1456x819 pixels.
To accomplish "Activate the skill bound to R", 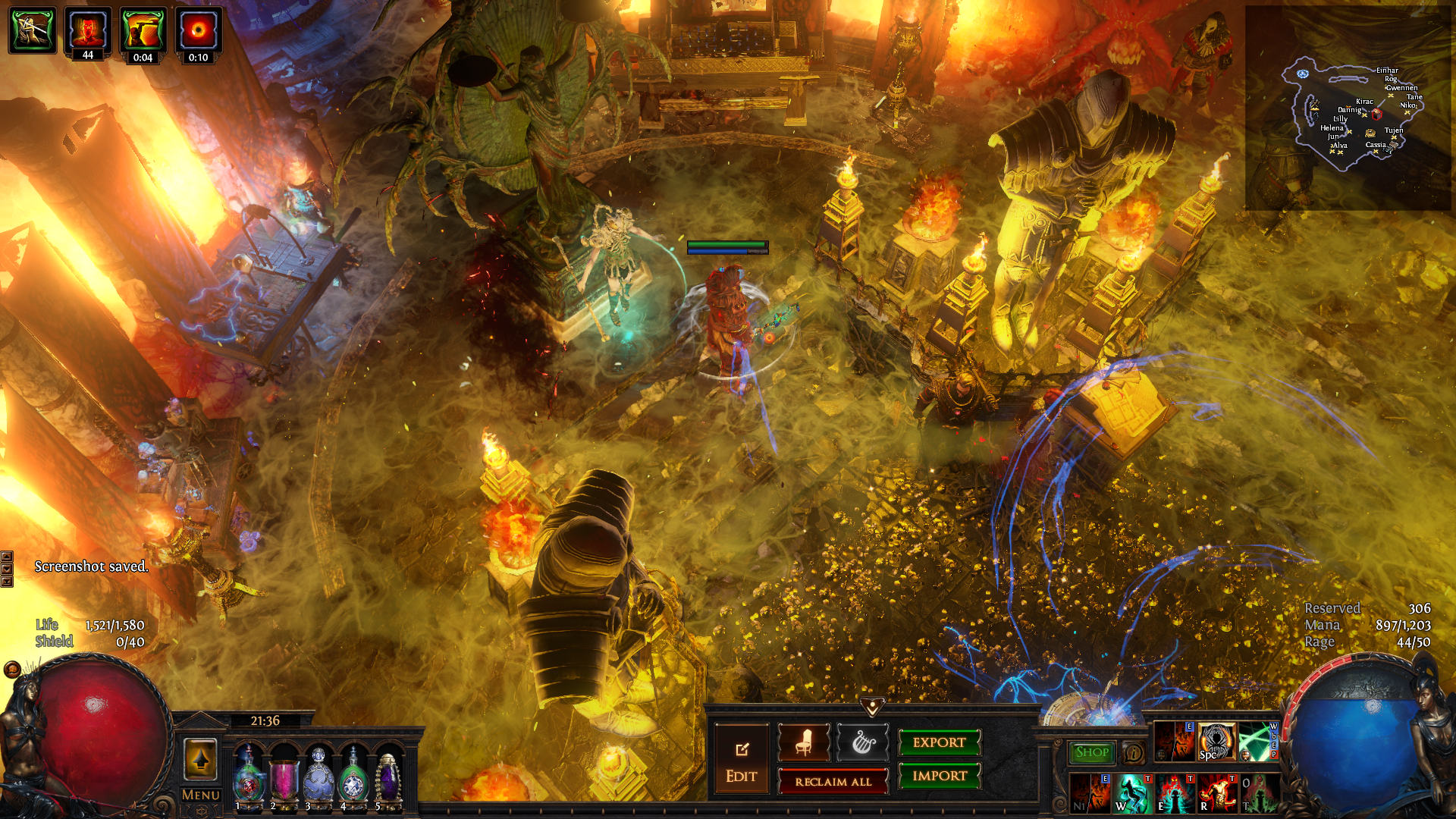I will pyautogui.click(x=1216, y=793).
